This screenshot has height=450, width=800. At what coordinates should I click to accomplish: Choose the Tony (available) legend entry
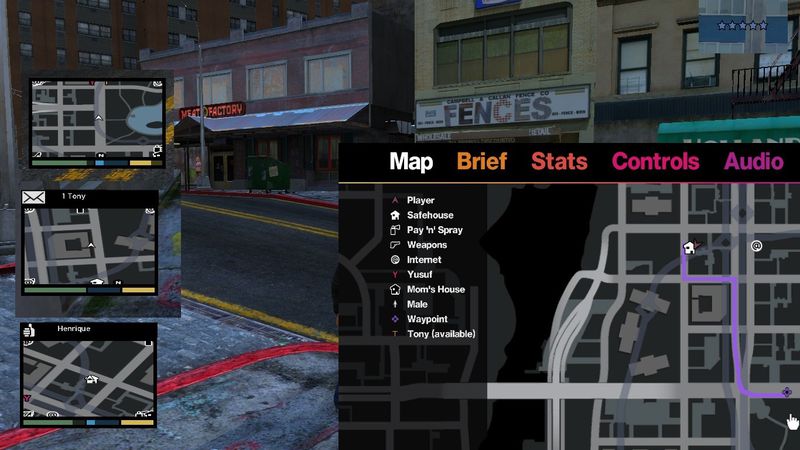point(440,334)
